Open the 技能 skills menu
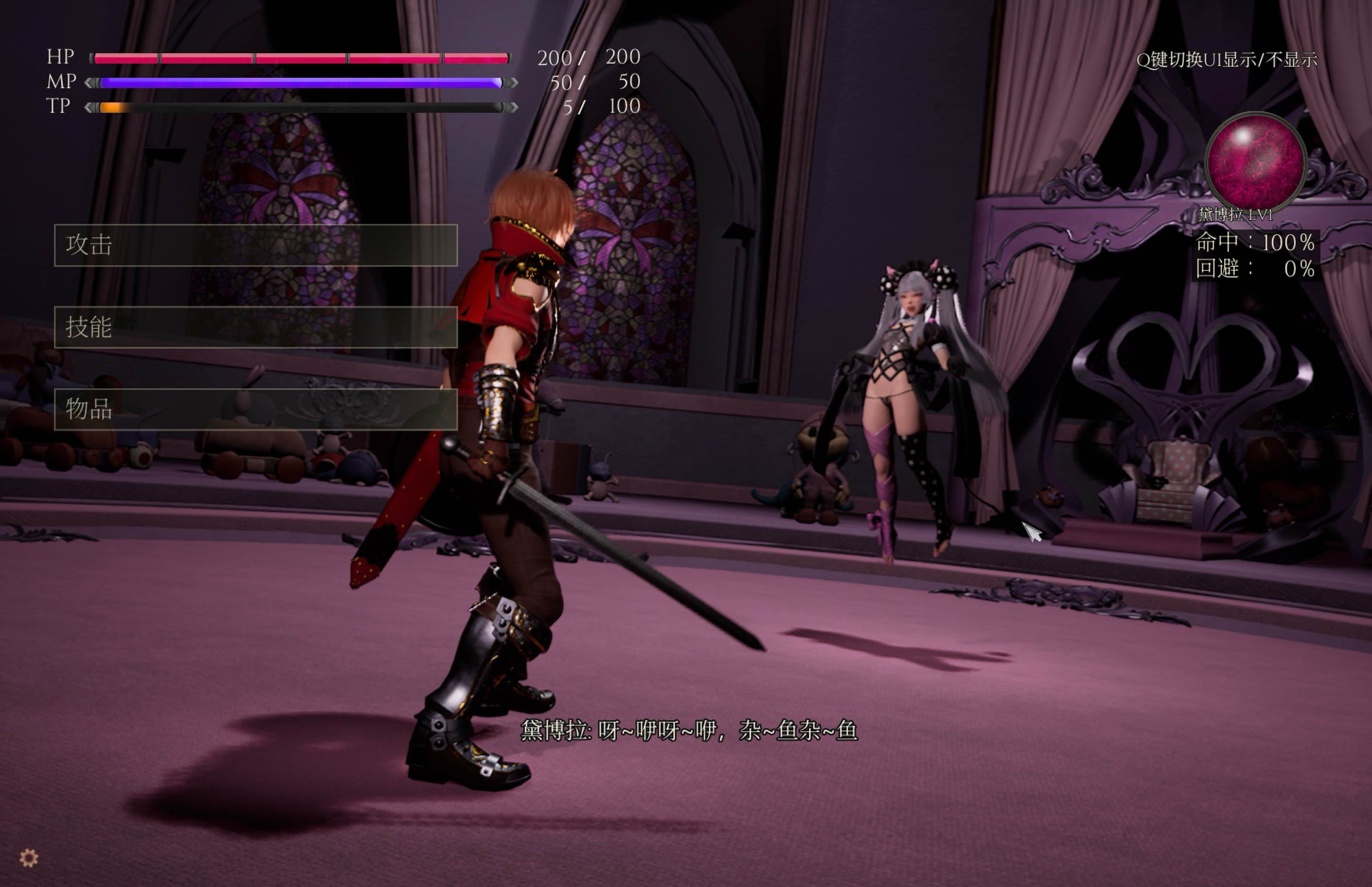This screenshot has height=887, width=1372. (256, 327)
